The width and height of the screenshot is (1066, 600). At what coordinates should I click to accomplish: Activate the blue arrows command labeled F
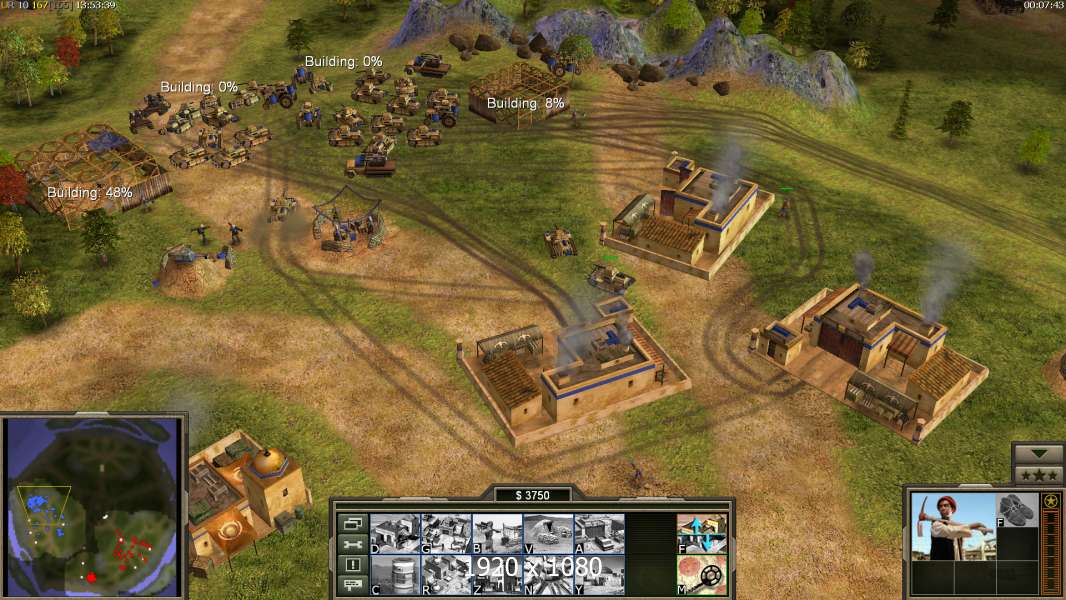[x=702, y=533]
